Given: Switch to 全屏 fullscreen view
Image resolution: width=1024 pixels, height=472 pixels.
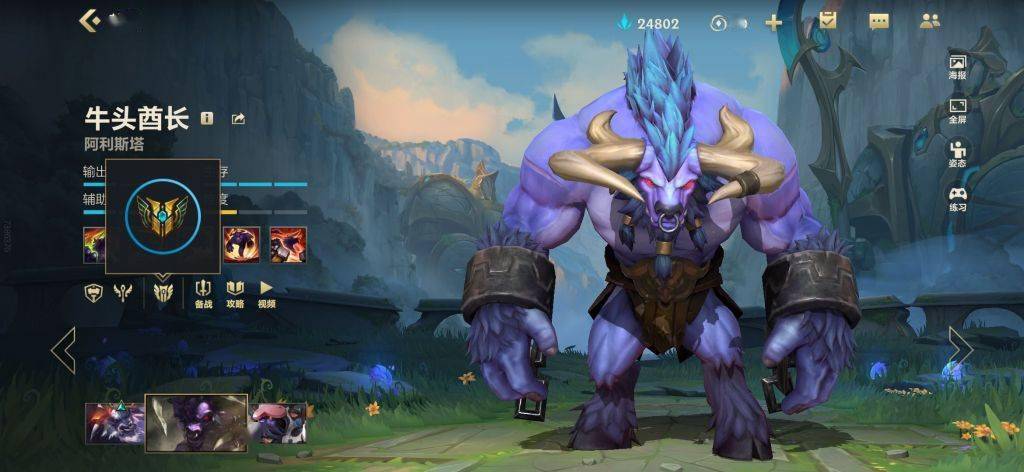Looking at the screenshot, I should click(957, 110).
